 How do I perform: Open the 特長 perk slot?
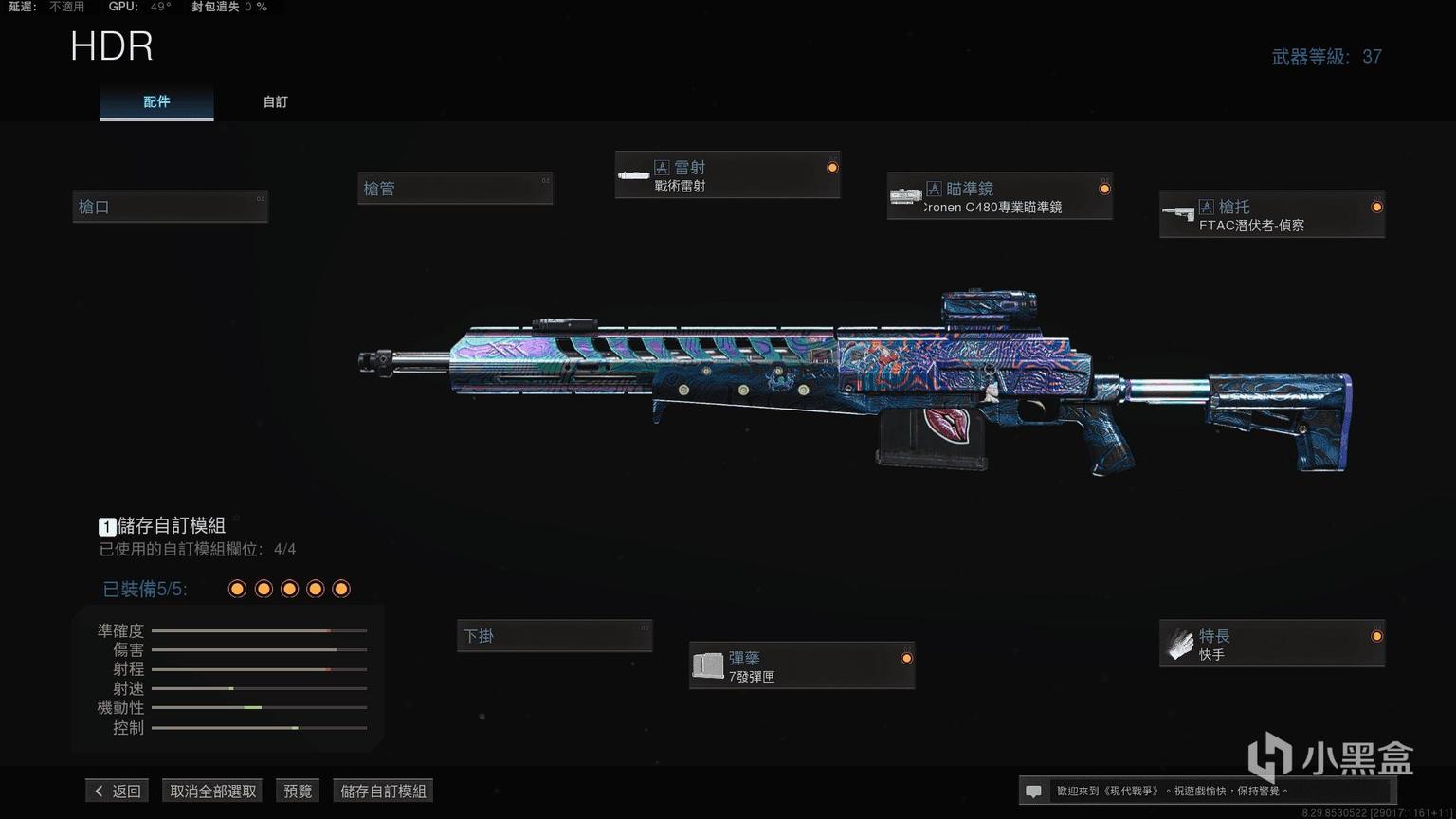(x=1271, y=644)
